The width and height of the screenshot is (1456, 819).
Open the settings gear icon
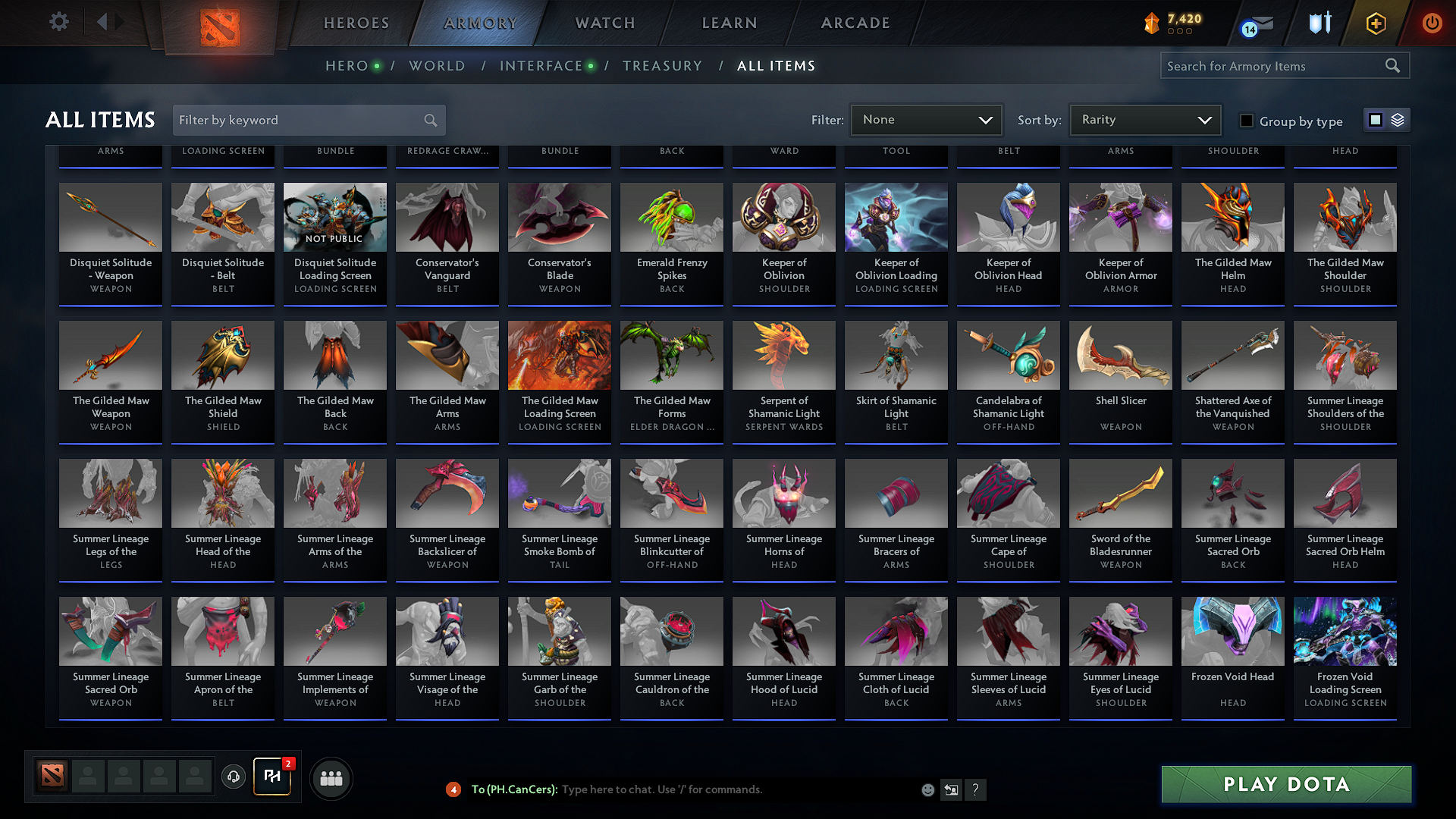pos(58,21)
